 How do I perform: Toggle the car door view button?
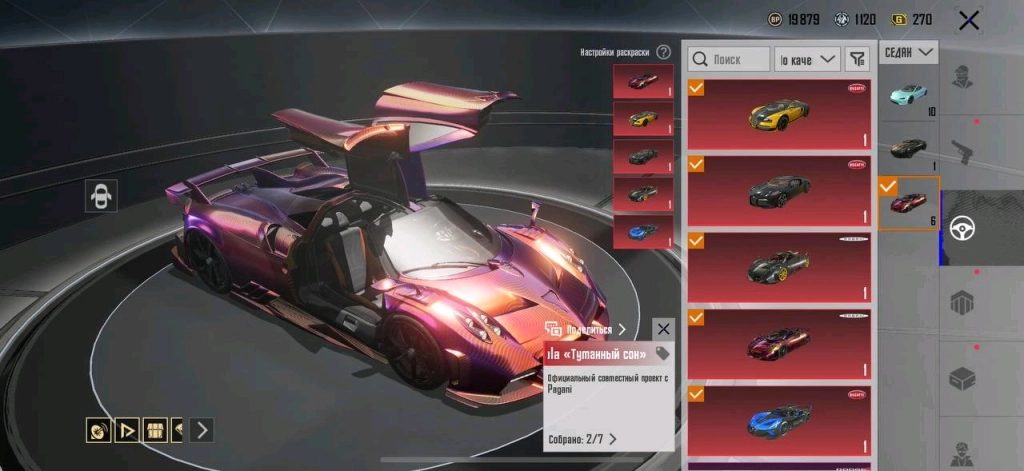point(101,195)
